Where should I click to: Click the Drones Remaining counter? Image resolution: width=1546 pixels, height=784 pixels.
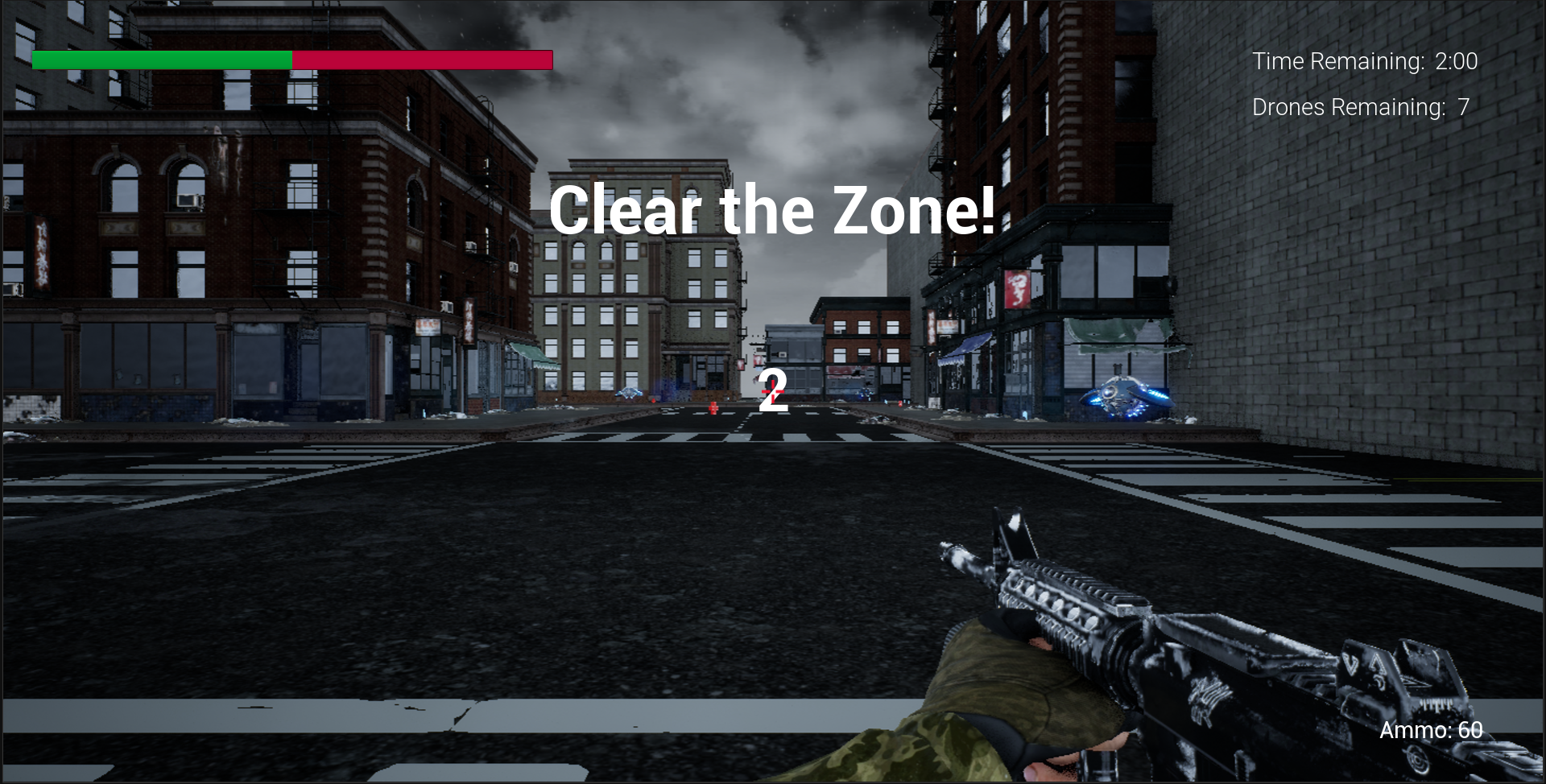coord(1359,105)
